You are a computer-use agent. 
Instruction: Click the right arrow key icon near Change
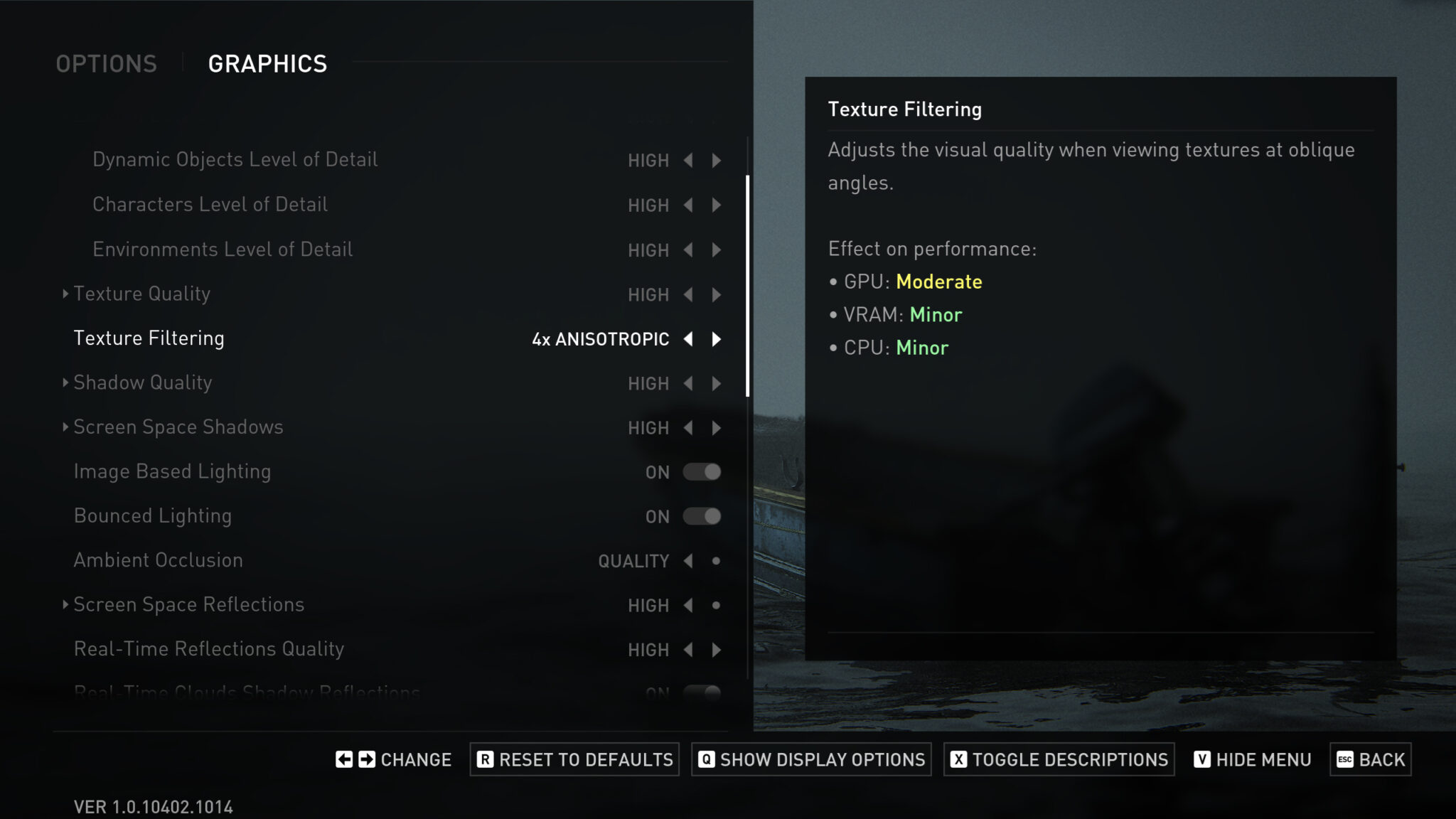pyautogui.click(x=367, y=759)
